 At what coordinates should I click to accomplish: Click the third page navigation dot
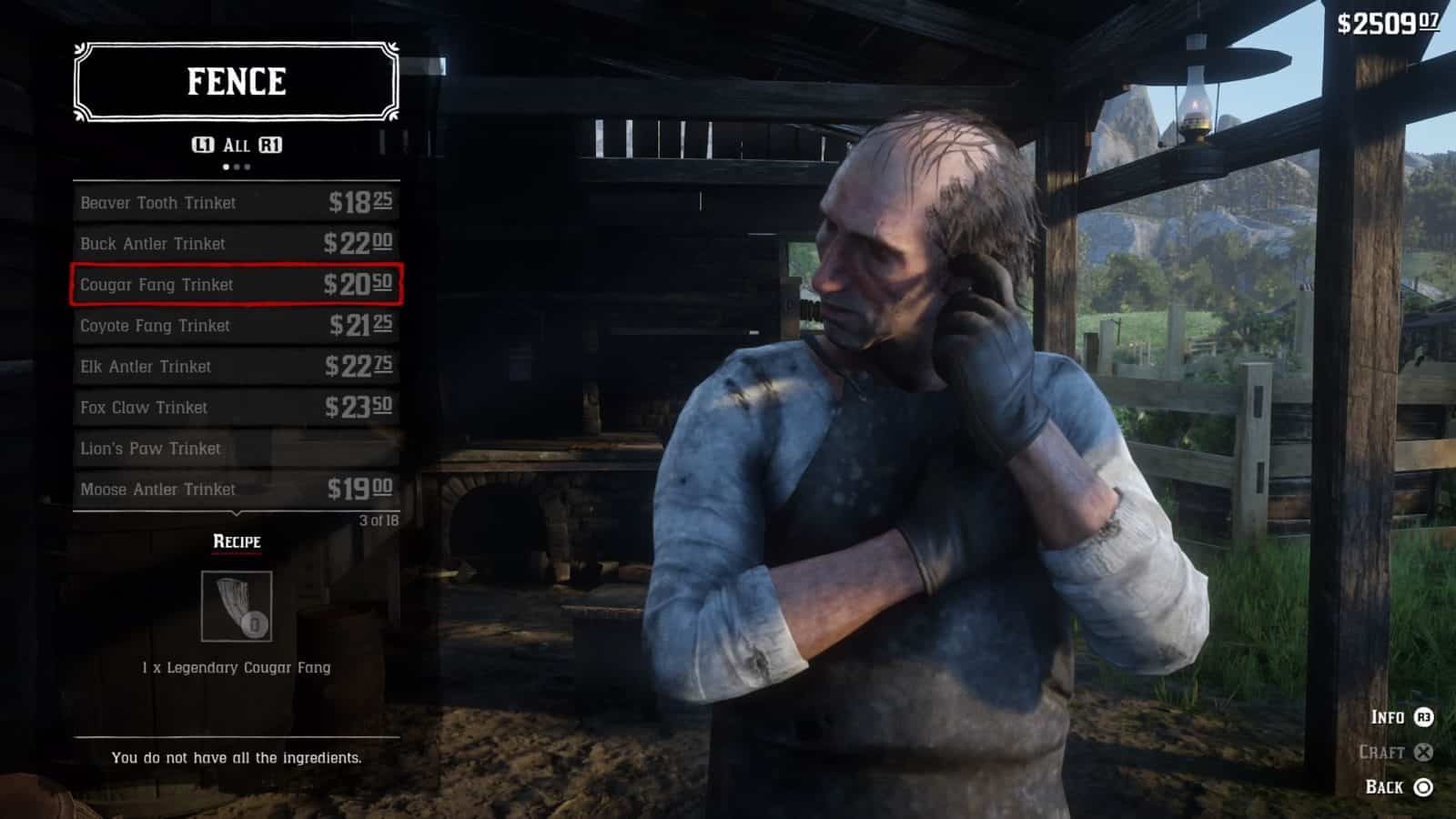248,167
